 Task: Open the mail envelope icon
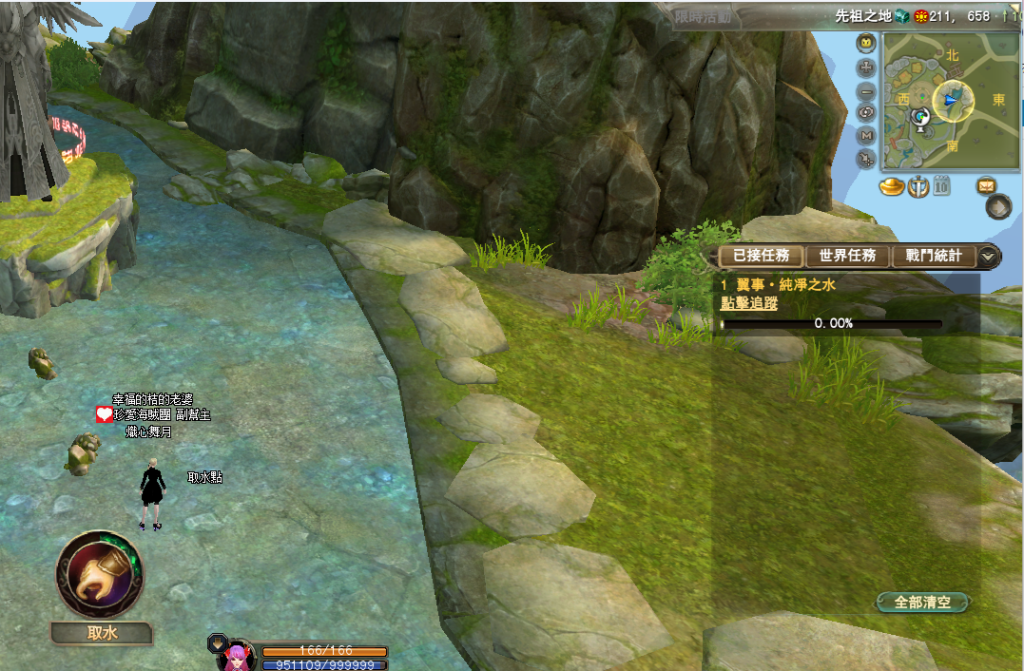click(x=987, y=185)
